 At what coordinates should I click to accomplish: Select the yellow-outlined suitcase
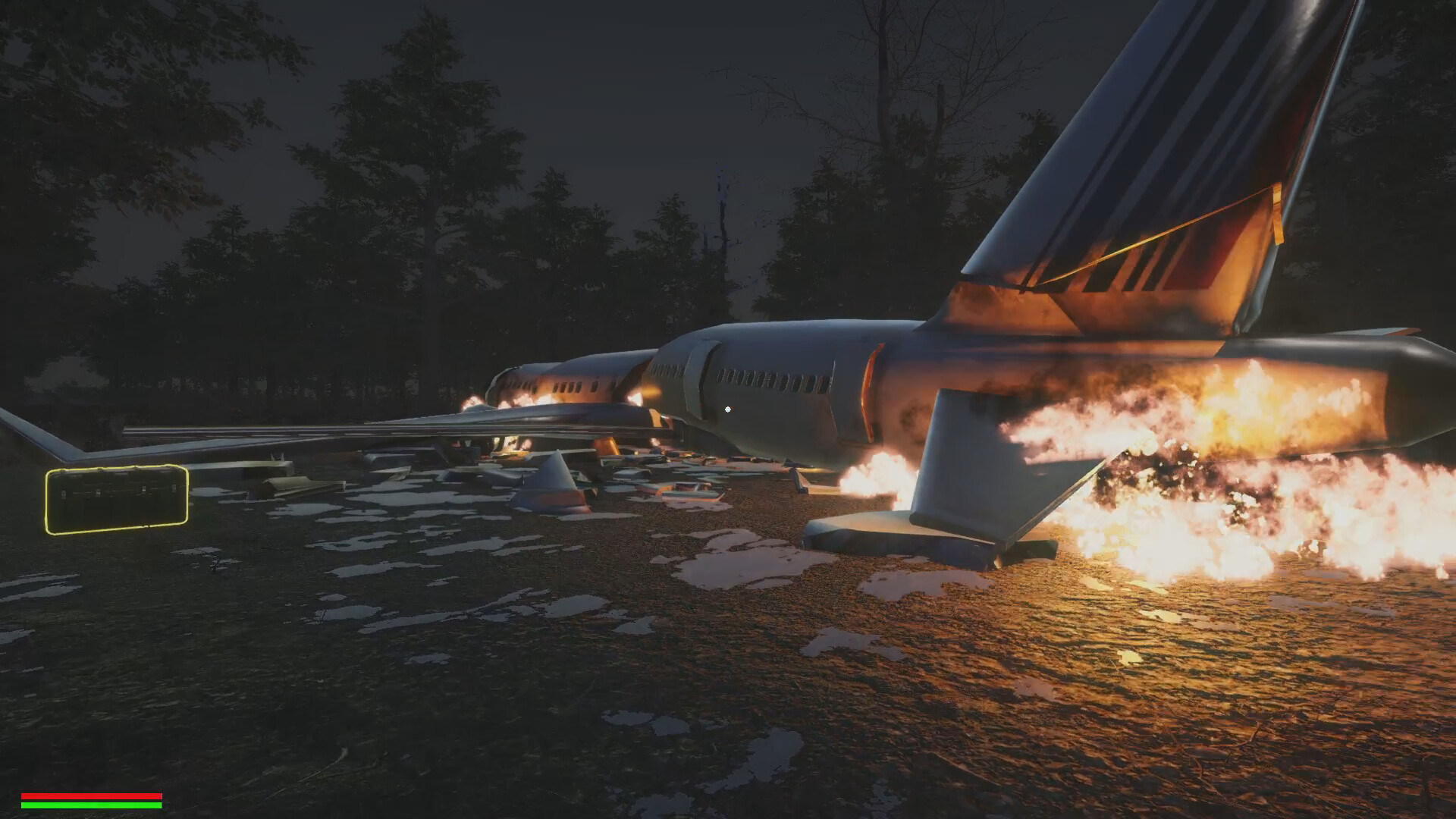tap(117, 499)
